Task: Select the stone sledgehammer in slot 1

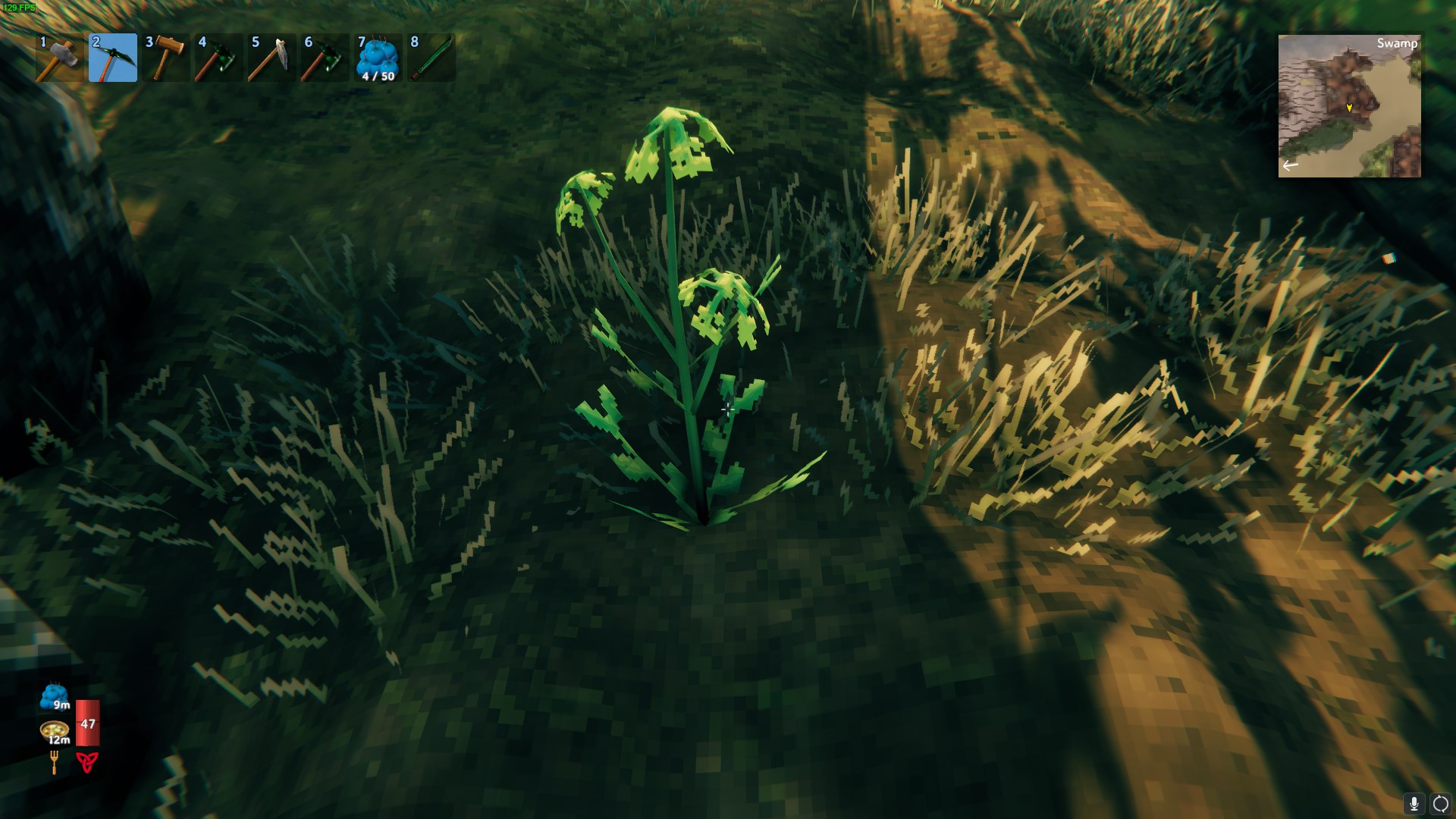Action: tap(60, 58)
